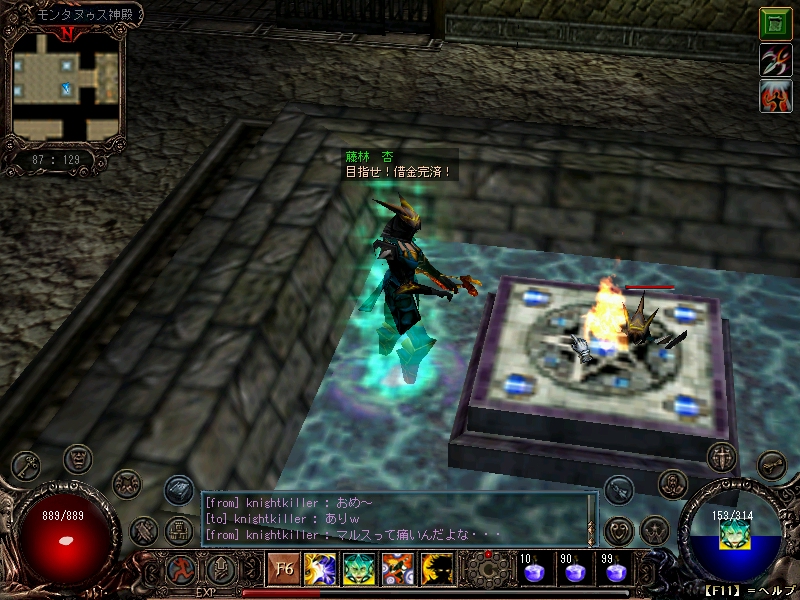
Task: Open the blue book round button
Action: [x=178, y=488]
